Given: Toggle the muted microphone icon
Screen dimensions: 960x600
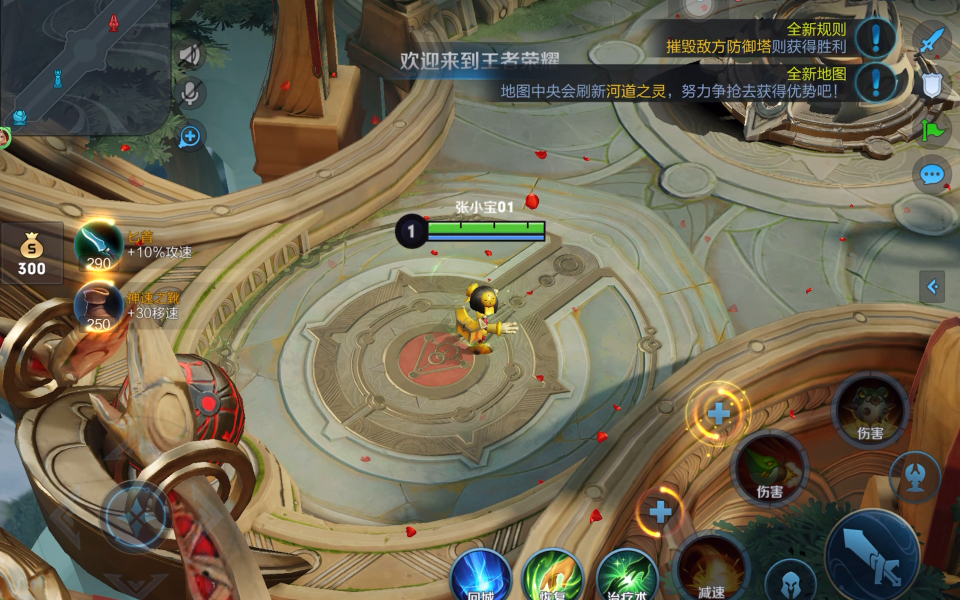Looking at the screenshot, I should 189,95.
